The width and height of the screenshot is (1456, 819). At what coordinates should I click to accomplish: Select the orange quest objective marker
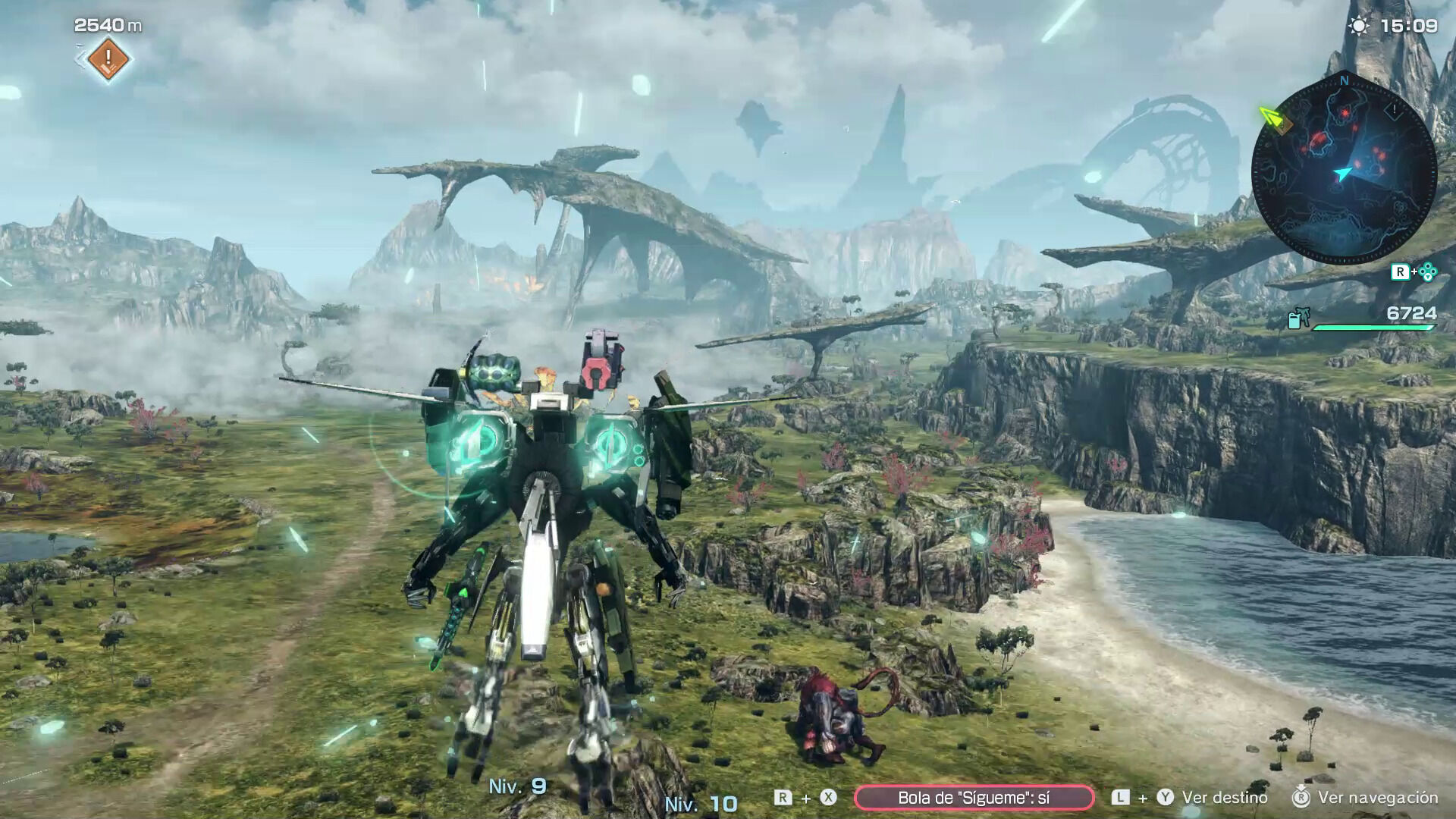tap(108, 58)
